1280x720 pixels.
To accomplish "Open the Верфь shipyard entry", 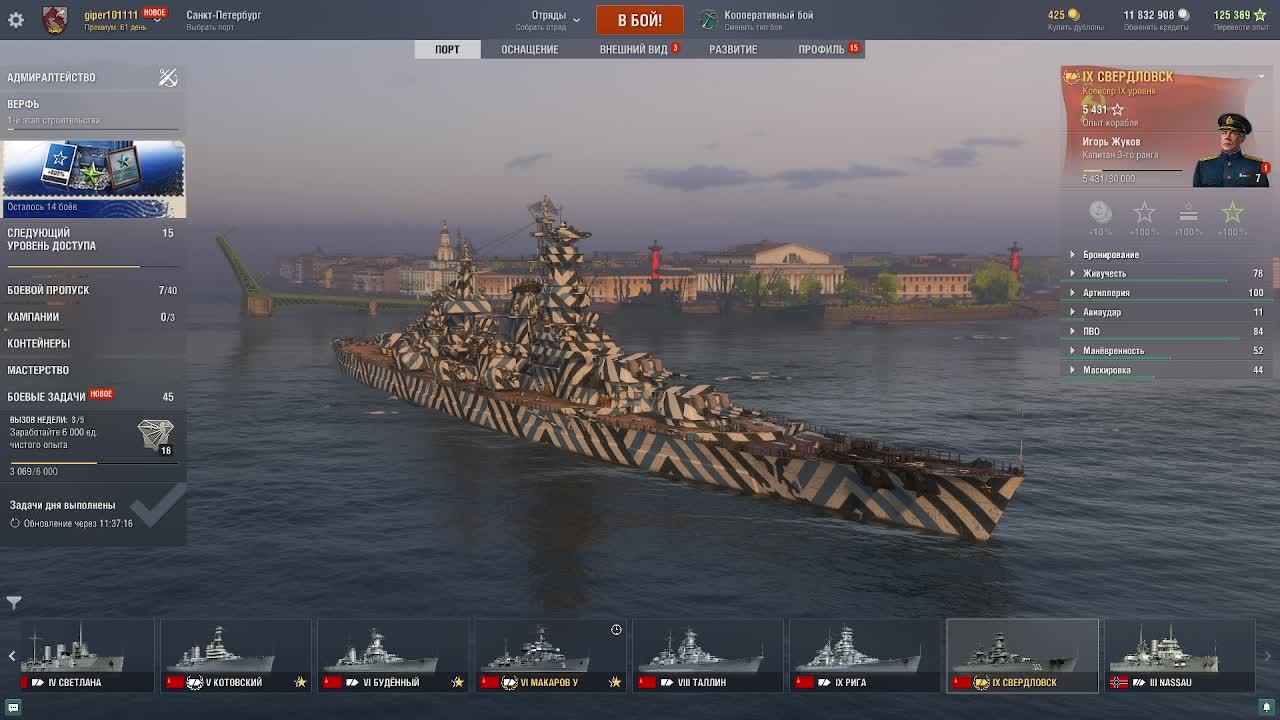I will click(24, 104).
